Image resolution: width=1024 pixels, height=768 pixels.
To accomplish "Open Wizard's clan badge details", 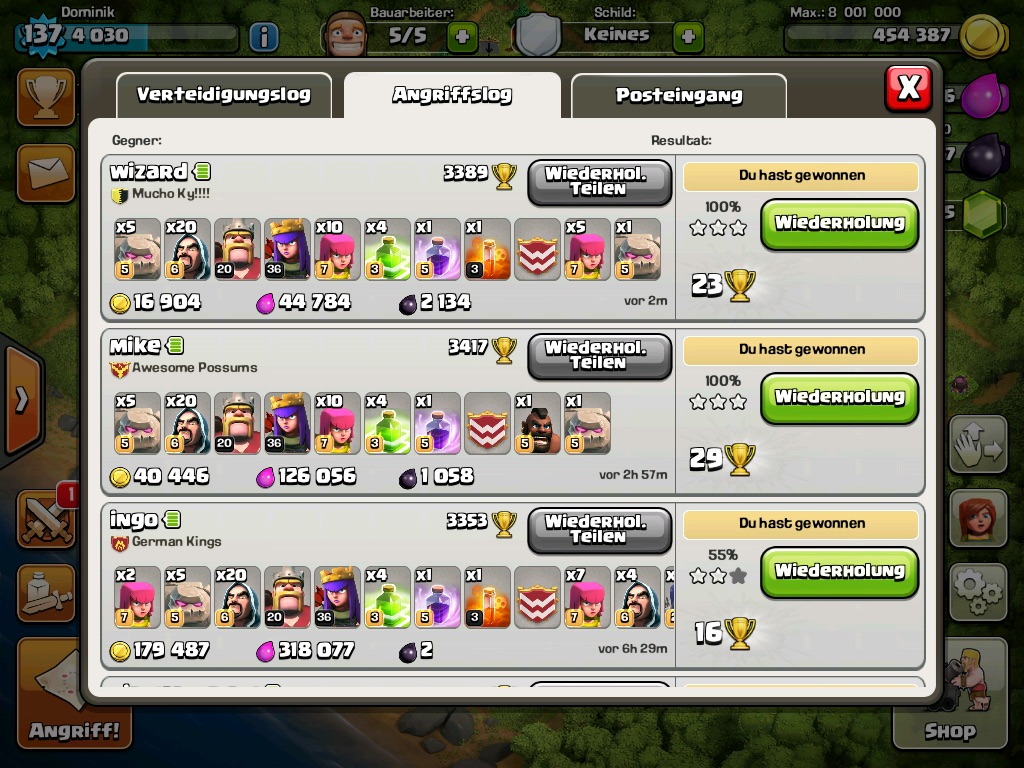I will [x=119, y=194].
